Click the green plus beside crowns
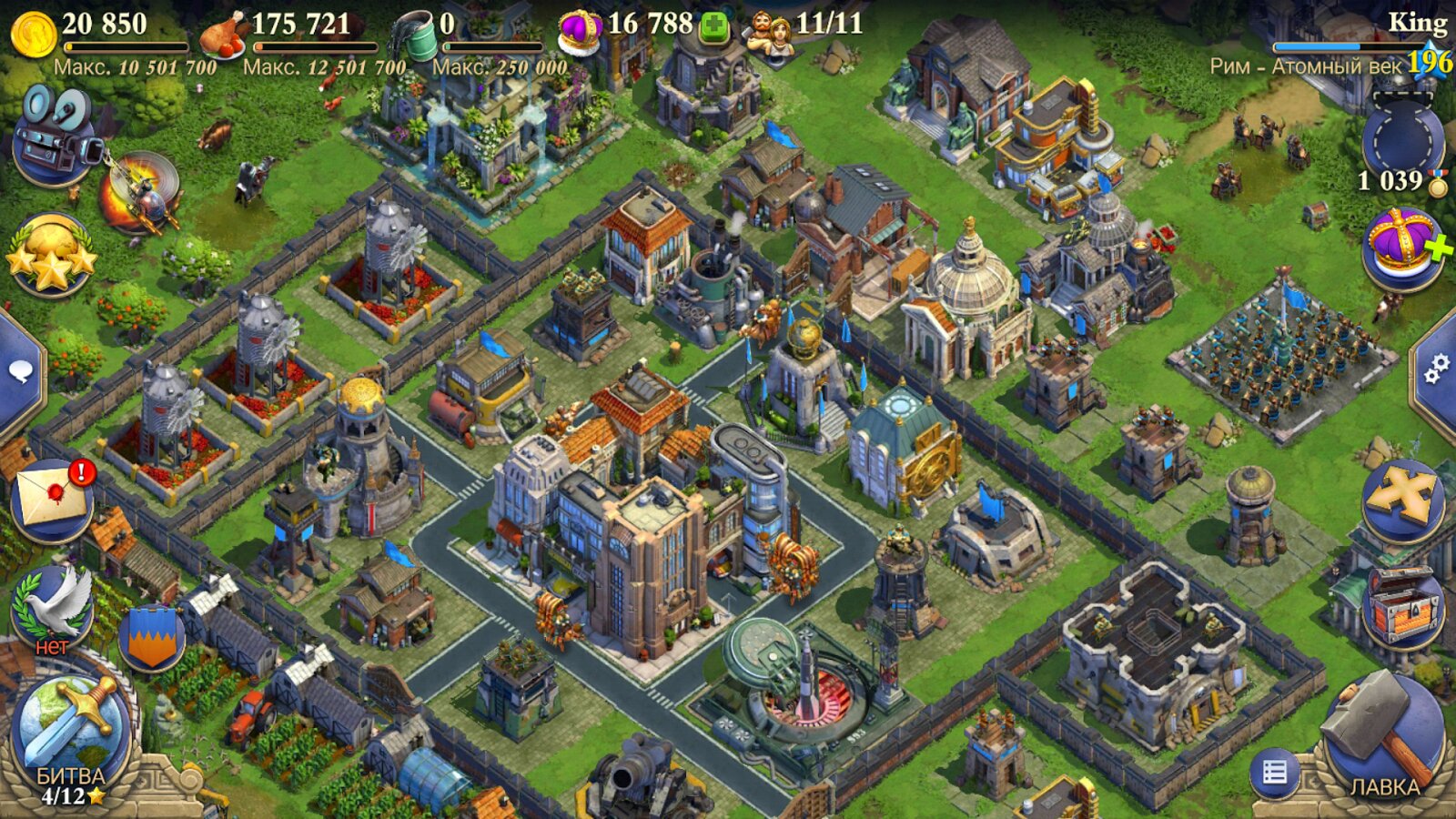 (x=714, y=27)
